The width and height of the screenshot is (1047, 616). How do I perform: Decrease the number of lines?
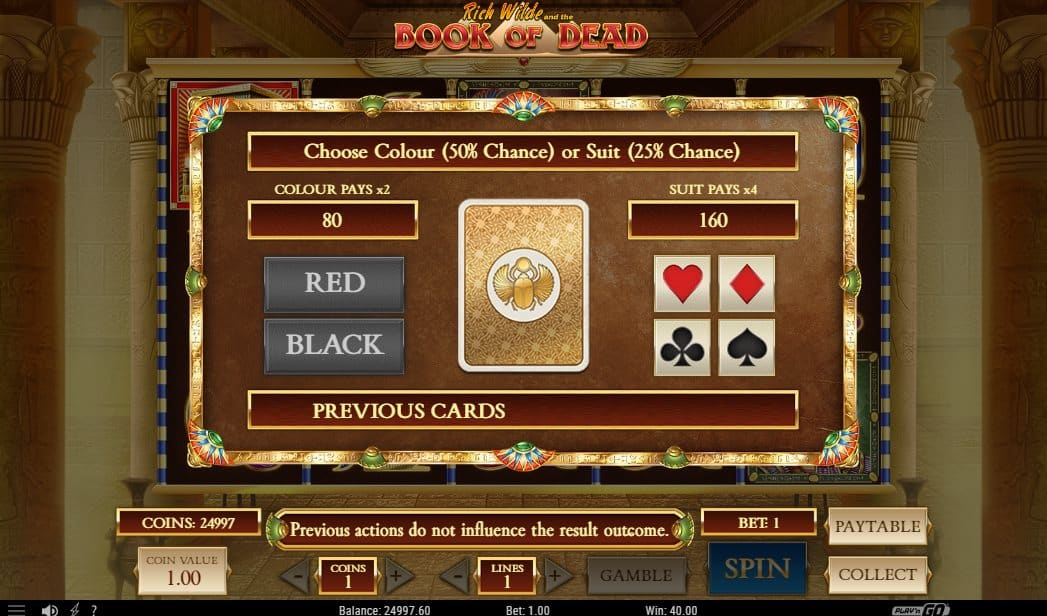(455, 575)
